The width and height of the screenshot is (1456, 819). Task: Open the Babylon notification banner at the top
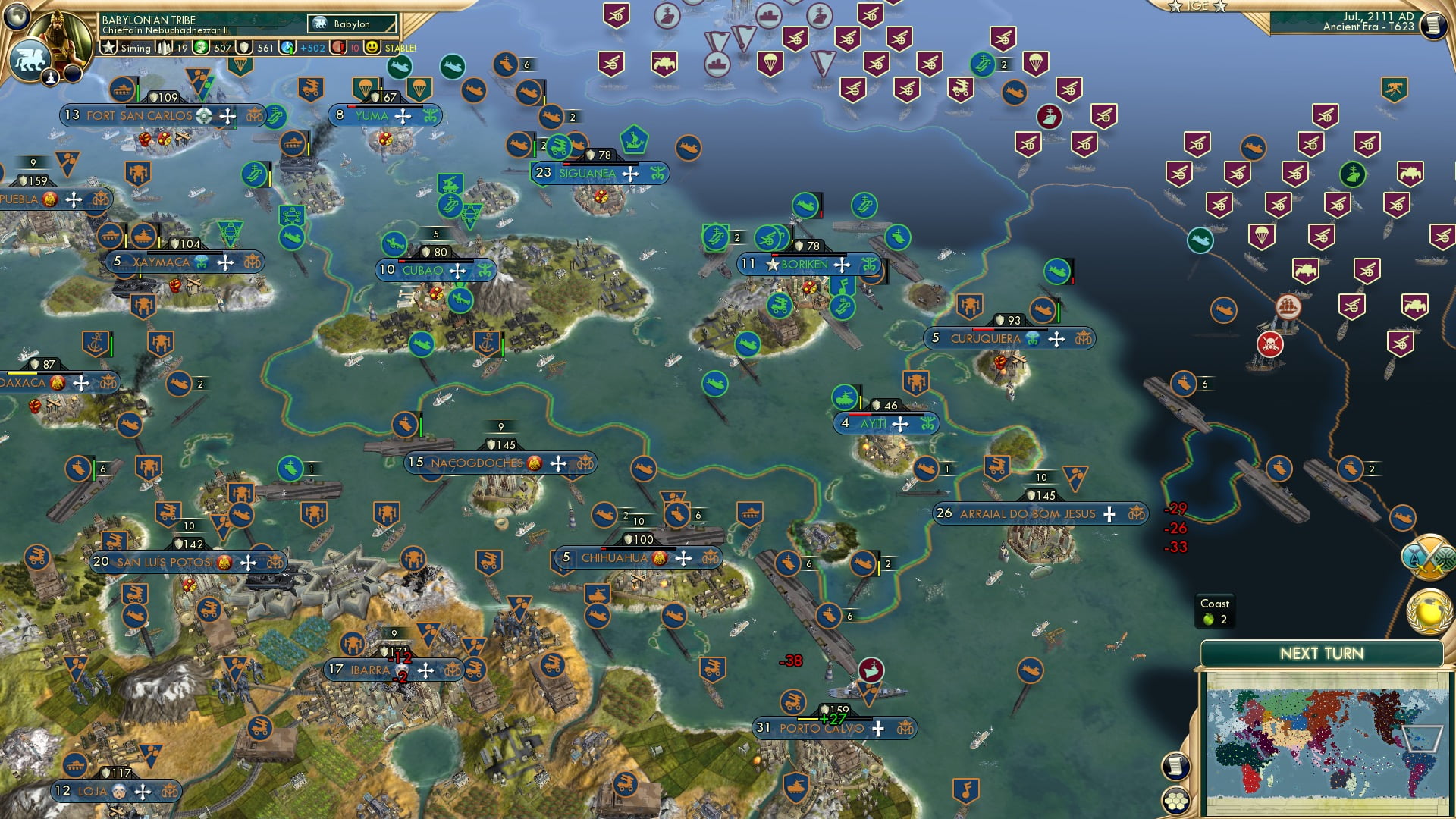[x=353, y=24]
